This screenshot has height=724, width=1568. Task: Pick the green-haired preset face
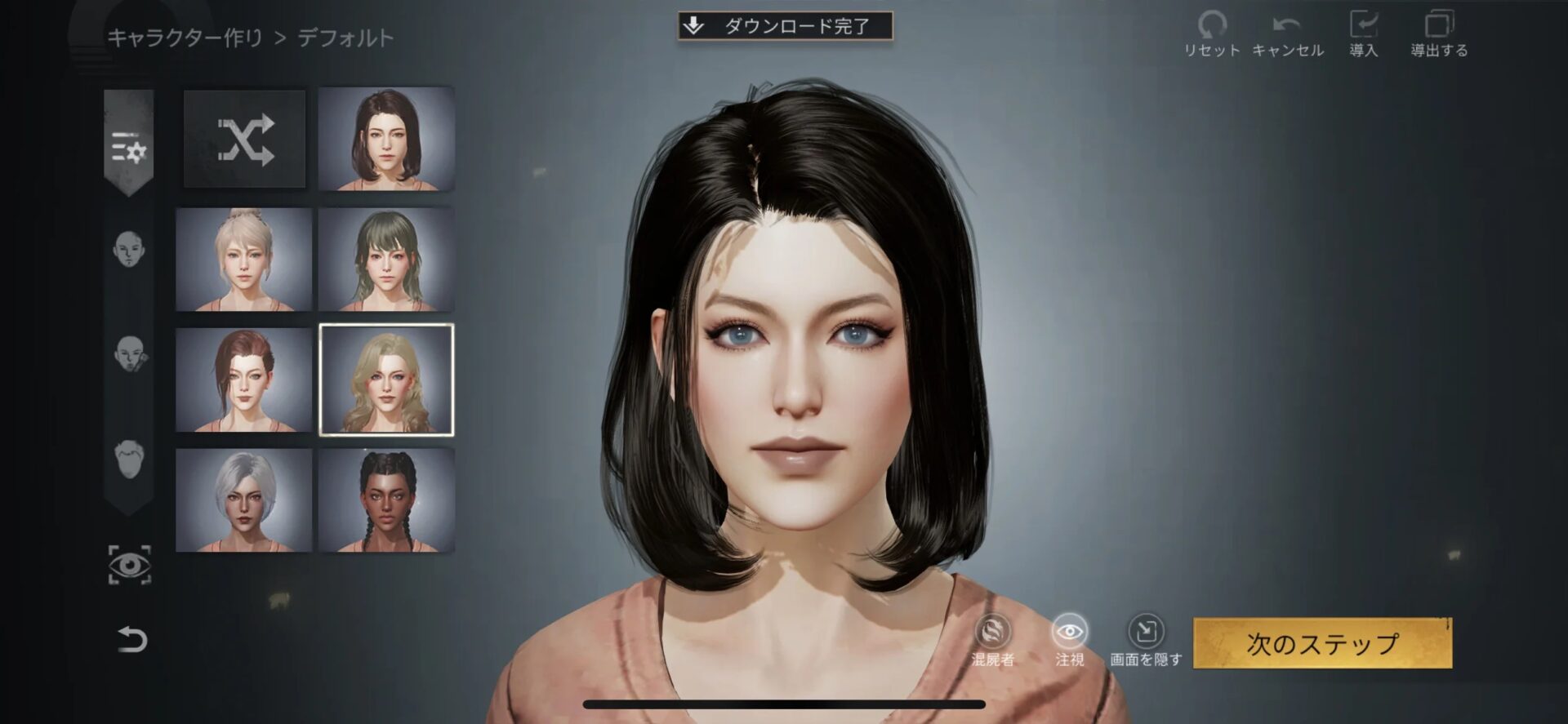click(x=386, y=260)
